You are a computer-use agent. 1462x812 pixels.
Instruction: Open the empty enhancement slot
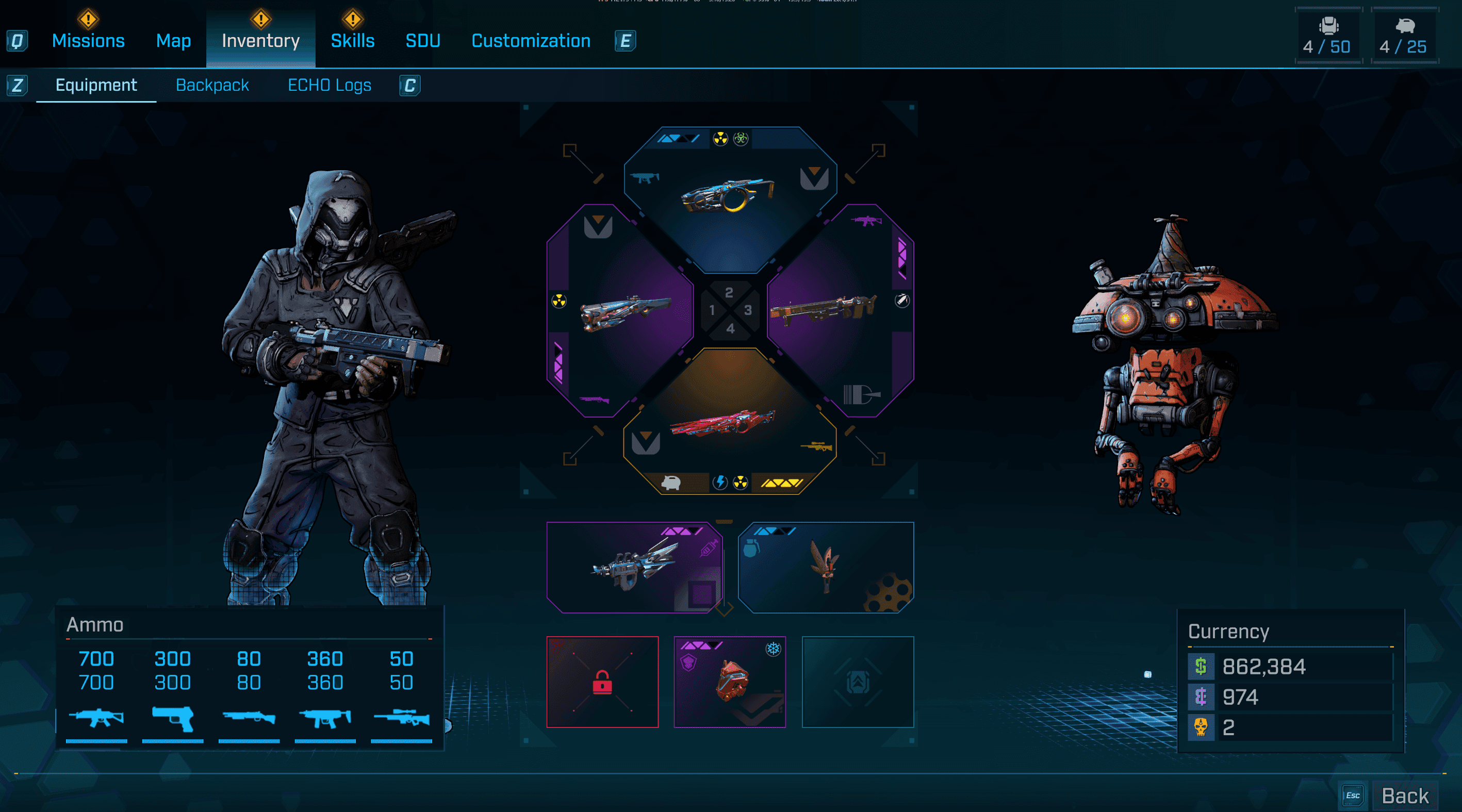pos(858,682)
